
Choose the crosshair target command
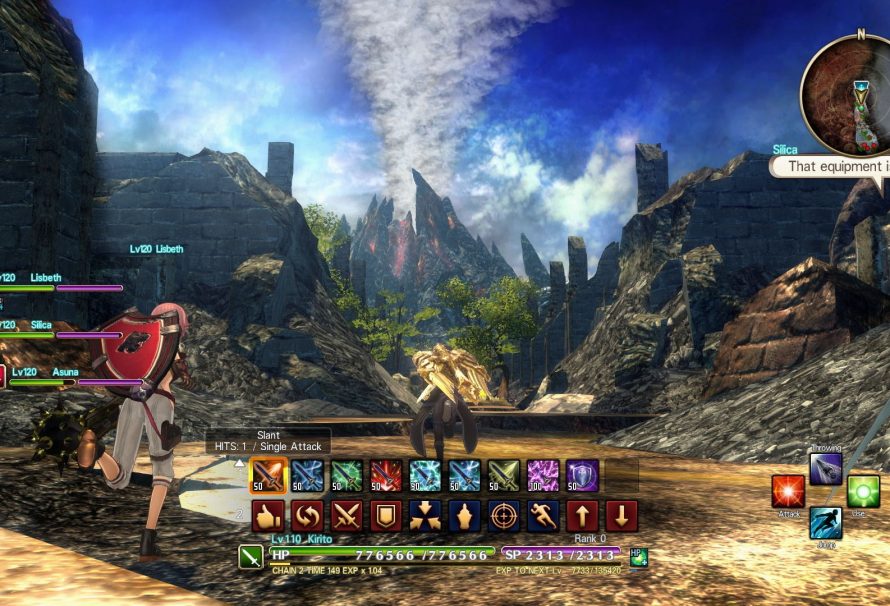503,516
